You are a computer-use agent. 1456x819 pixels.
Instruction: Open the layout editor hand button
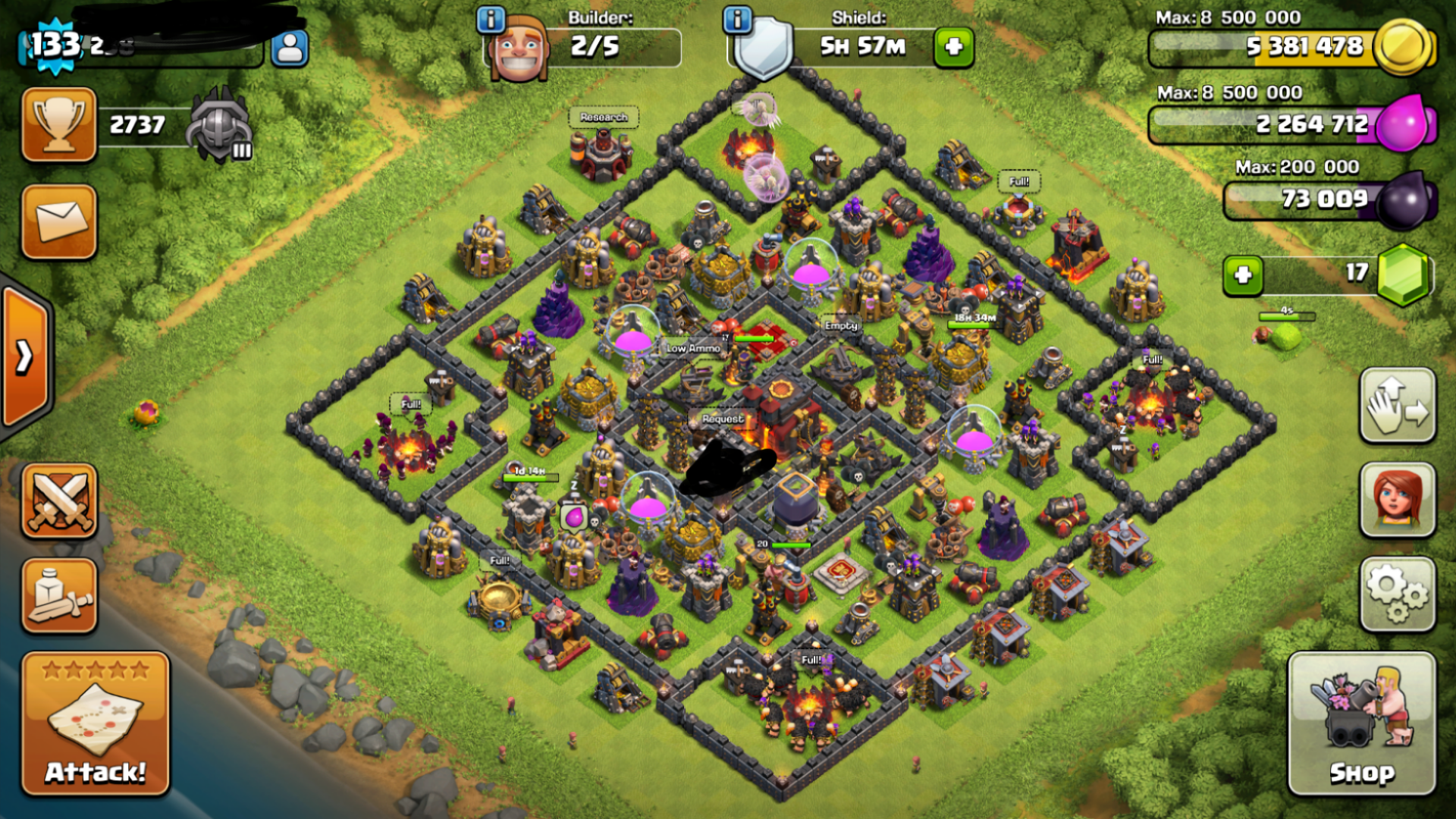click(1398, 406)
